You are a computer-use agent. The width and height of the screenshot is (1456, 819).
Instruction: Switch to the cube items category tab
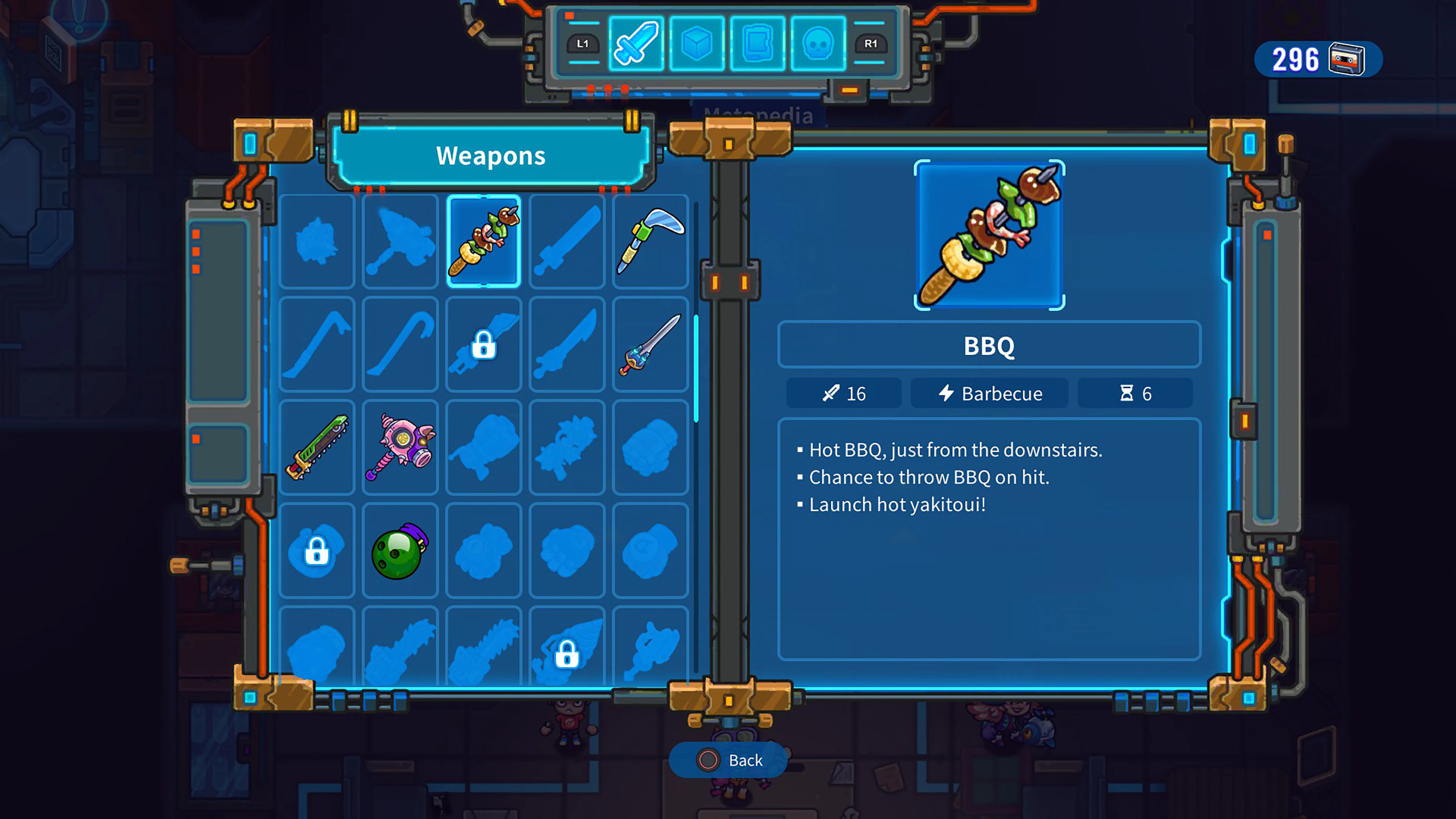(697, 44)
